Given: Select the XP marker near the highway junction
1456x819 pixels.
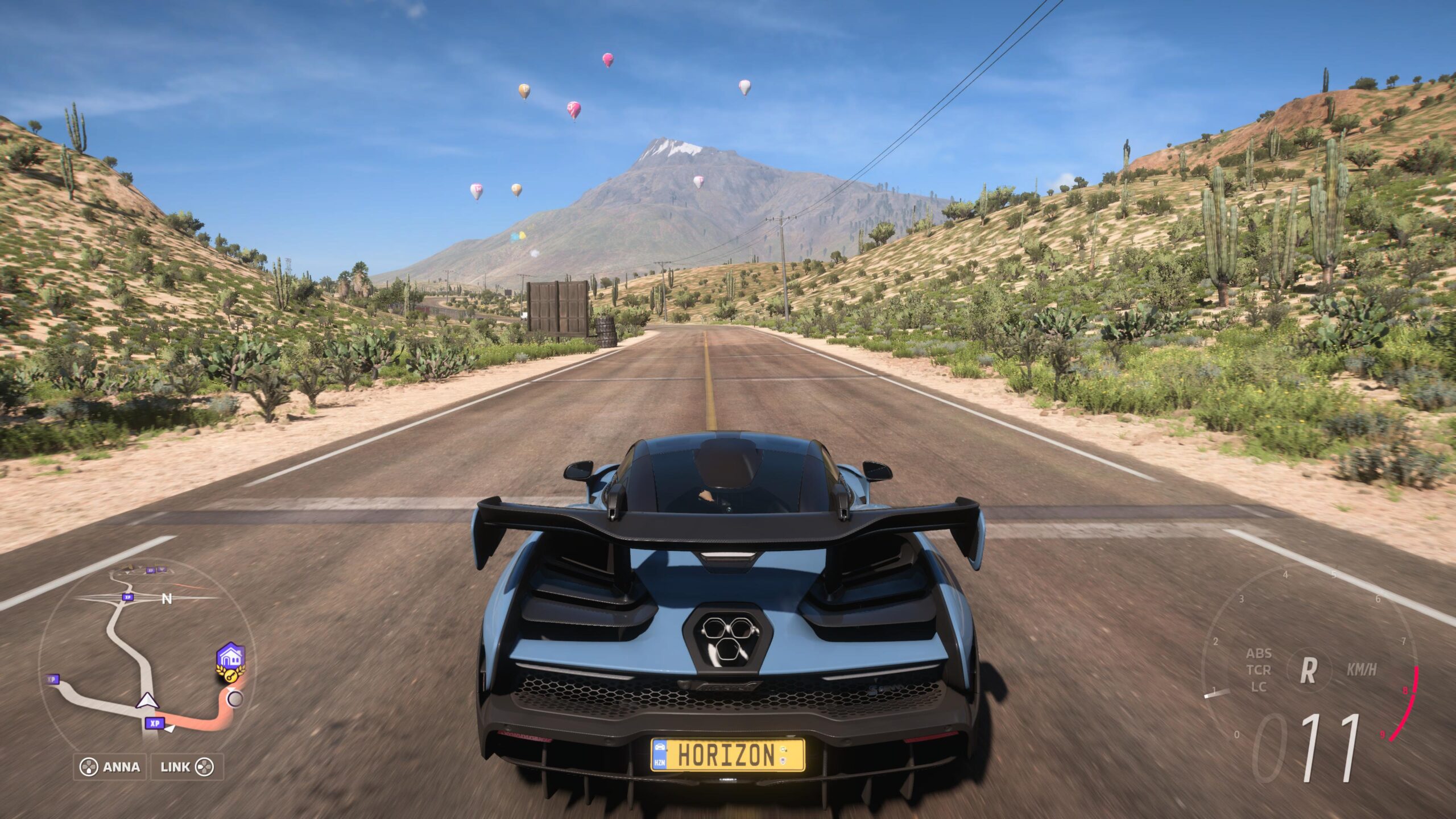Looking at the screenshot, I should 127,598.
